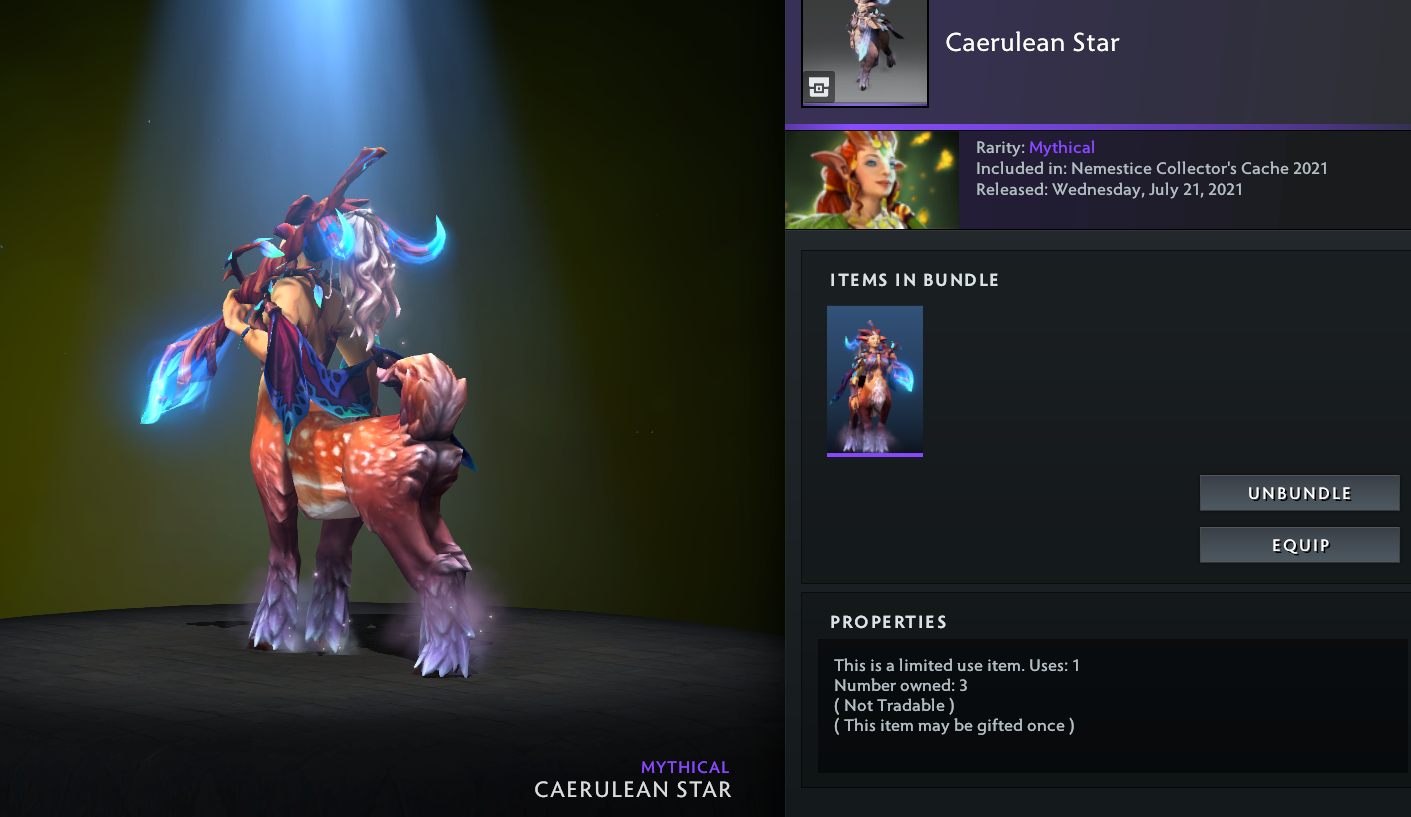Viewport: 1411px width, 817px height.
Task: View the Enchantress hero portrait
Action: pyautogui.click(x=872, y=180)
